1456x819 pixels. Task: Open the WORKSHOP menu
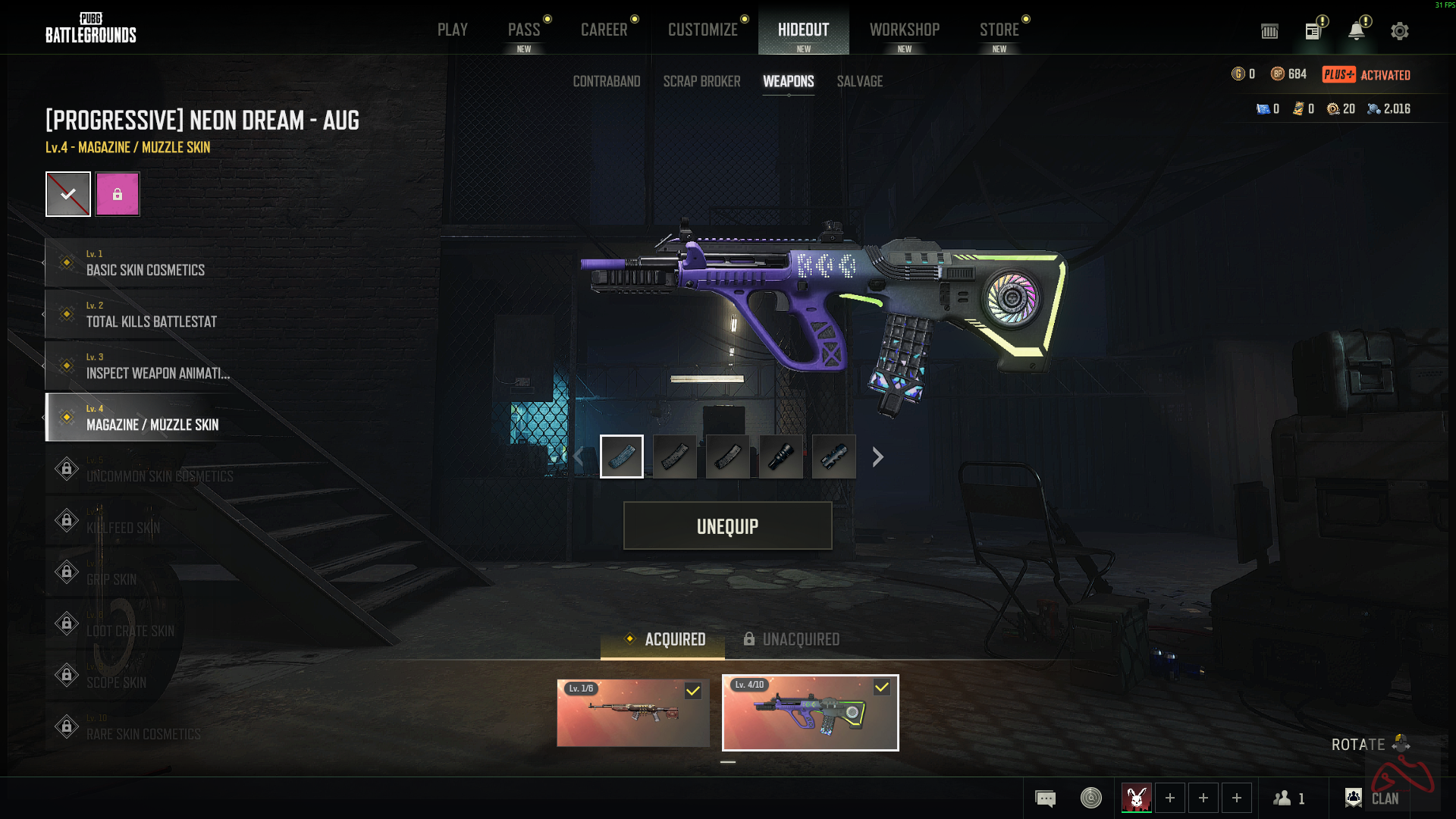click(x=904, y=30)
